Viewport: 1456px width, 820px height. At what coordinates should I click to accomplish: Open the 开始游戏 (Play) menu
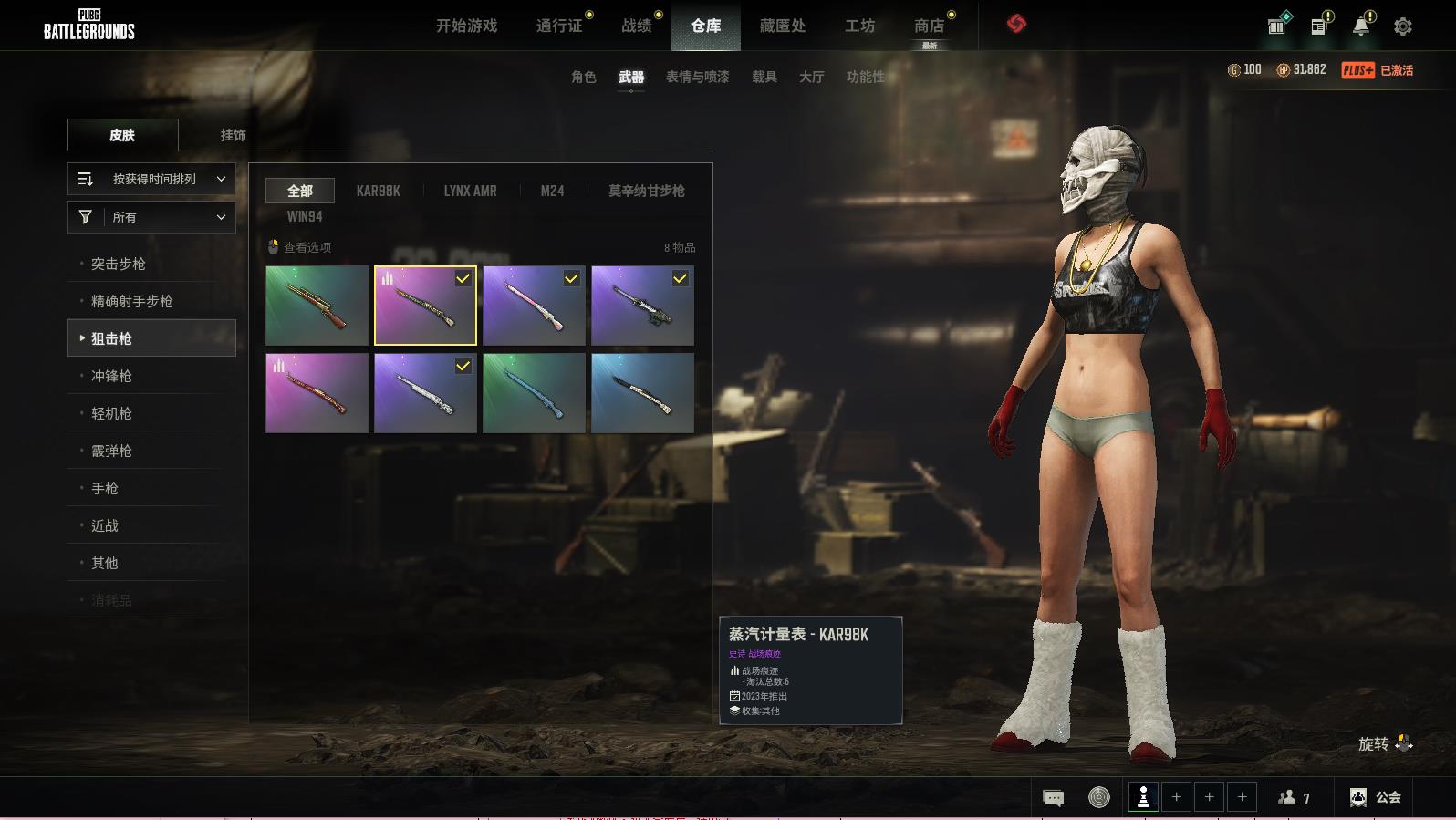click(466, 26)
